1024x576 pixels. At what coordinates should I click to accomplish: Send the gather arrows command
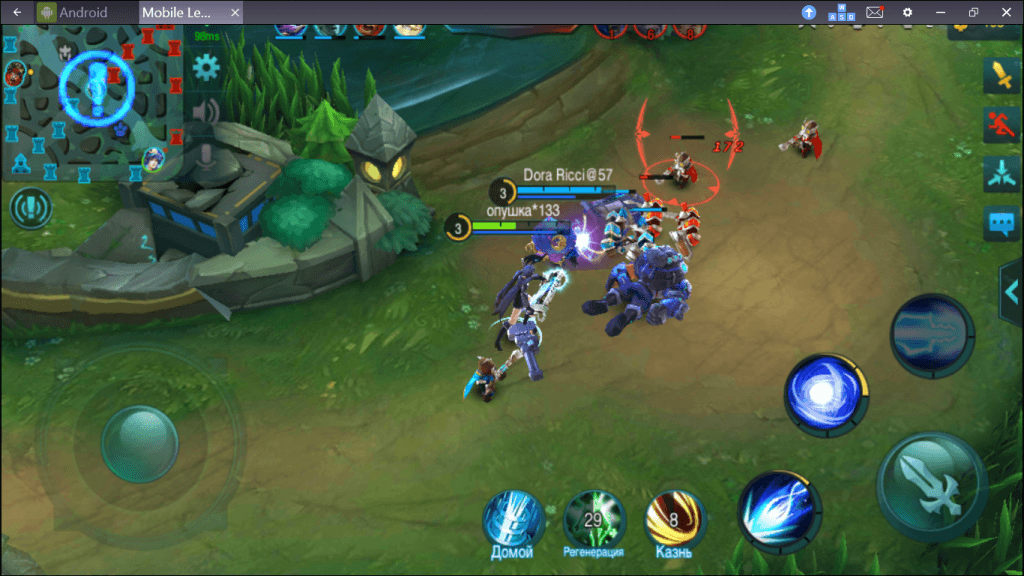1001,173
